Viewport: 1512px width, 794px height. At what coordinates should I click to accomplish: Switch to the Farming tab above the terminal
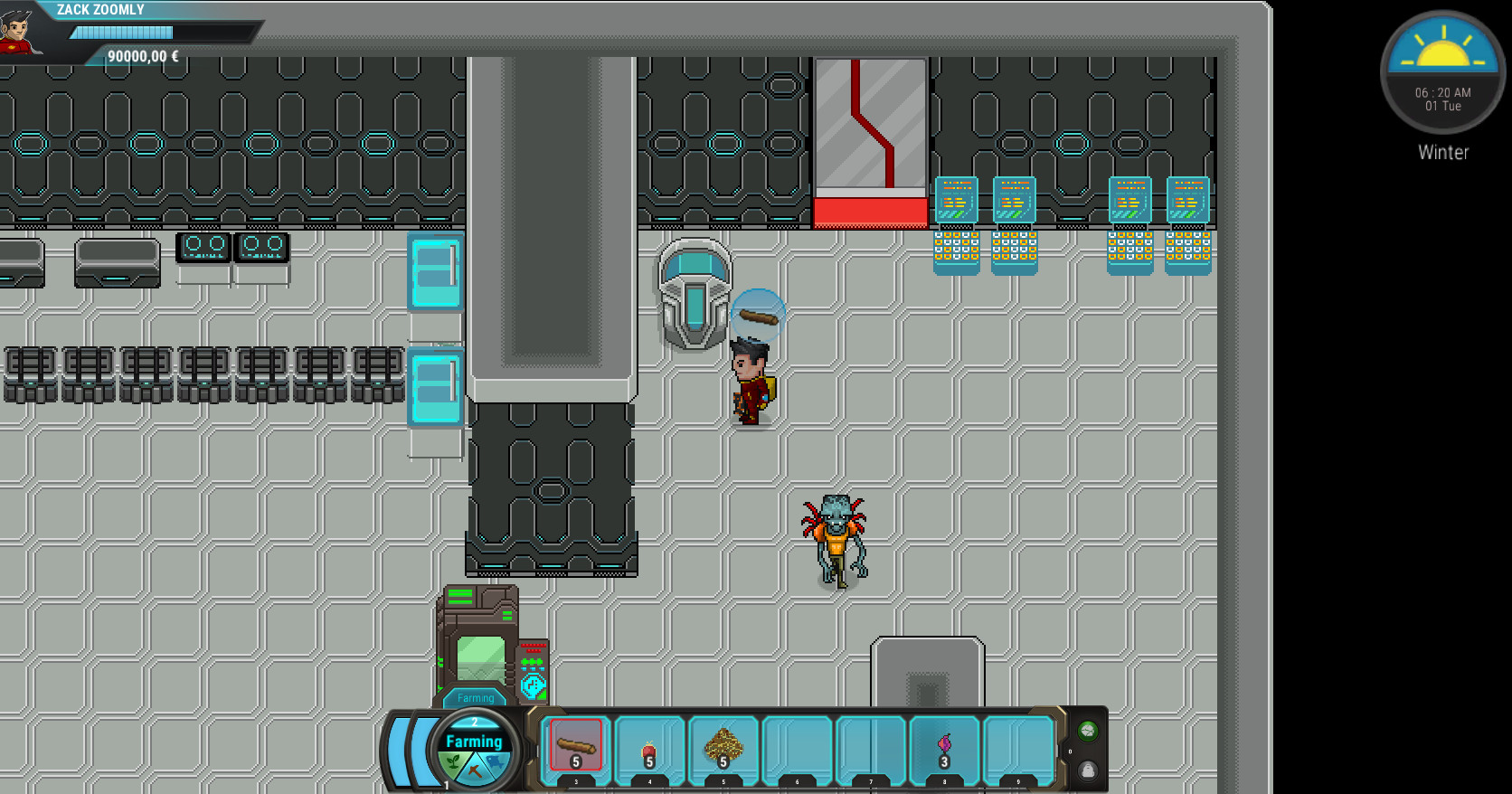click(476, 697)
